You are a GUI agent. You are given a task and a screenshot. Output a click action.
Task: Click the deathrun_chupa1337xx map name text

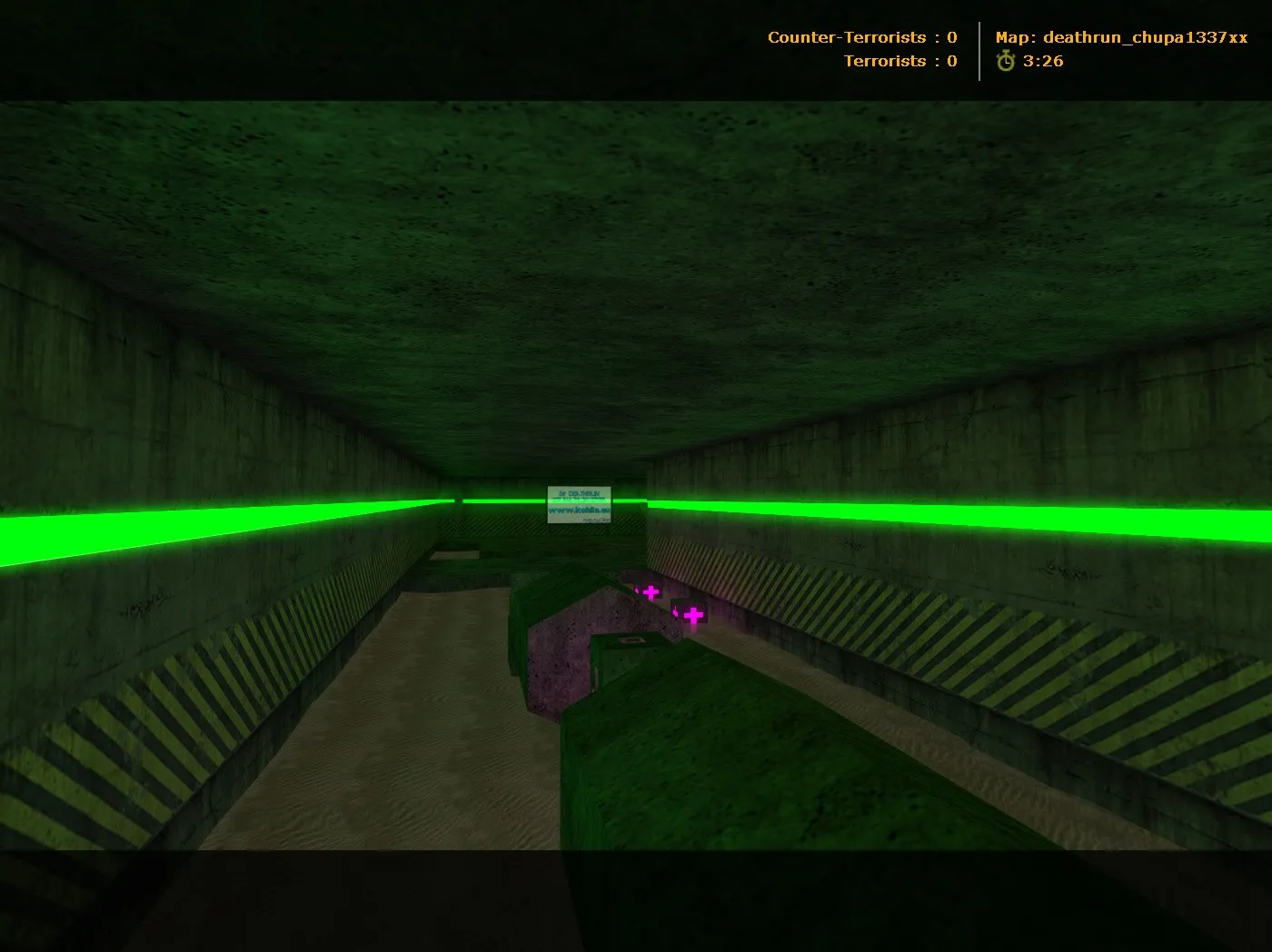(x=1147, y=38)
